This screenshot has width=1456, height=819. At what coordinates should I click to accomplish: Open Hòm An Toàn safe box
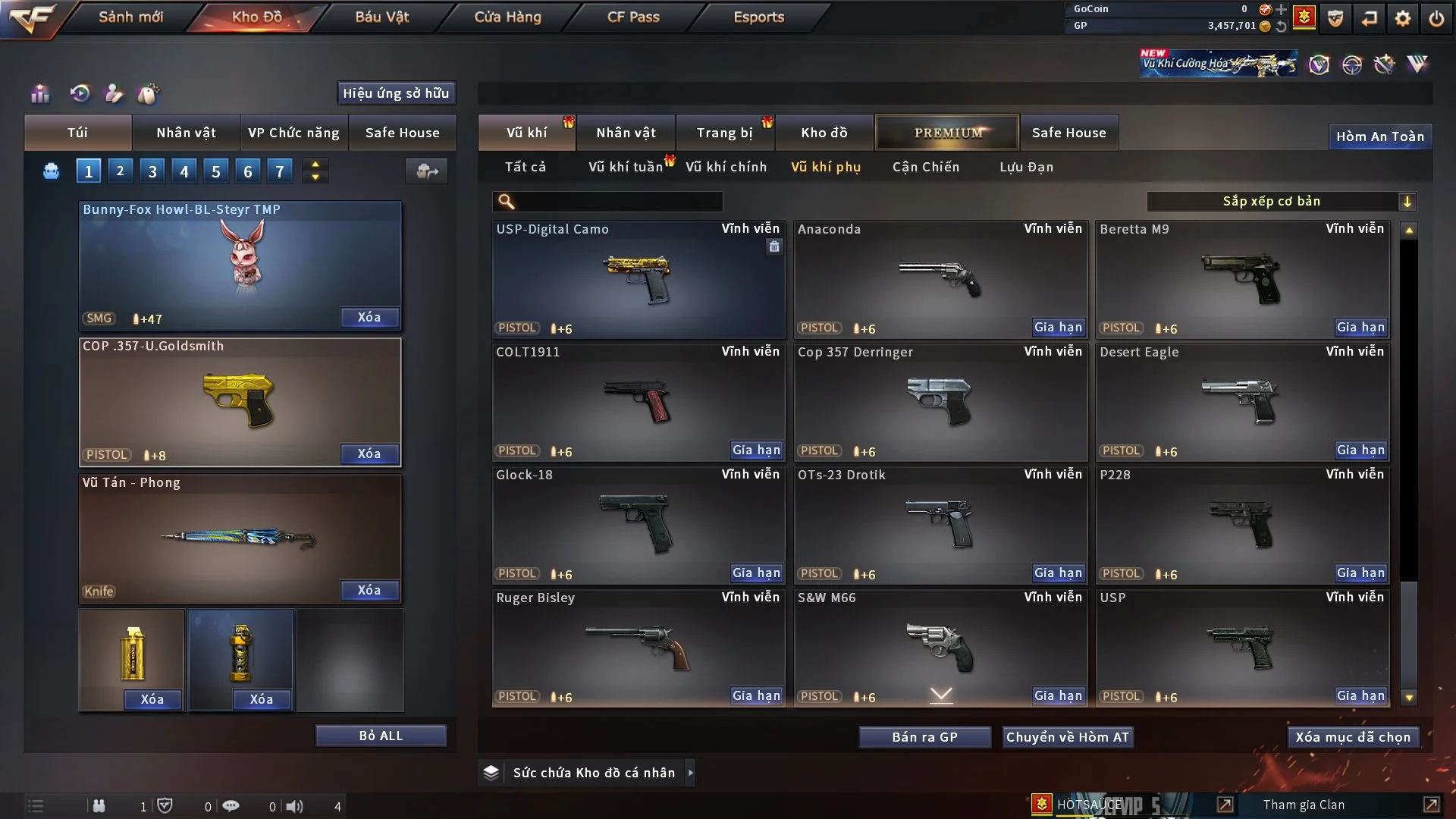1379,136
